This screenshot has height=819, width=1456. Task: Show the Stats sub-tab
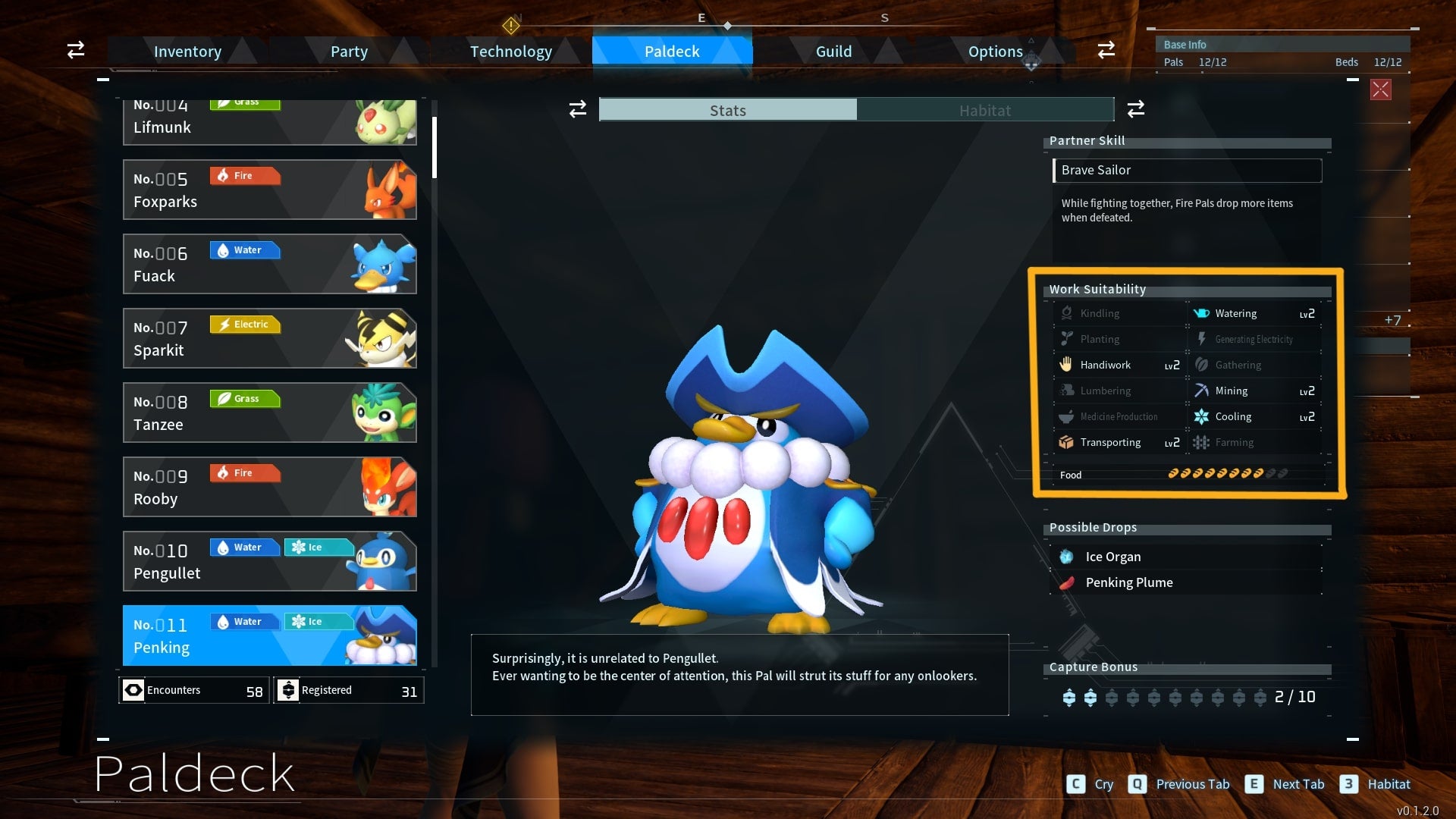point(728,111)
